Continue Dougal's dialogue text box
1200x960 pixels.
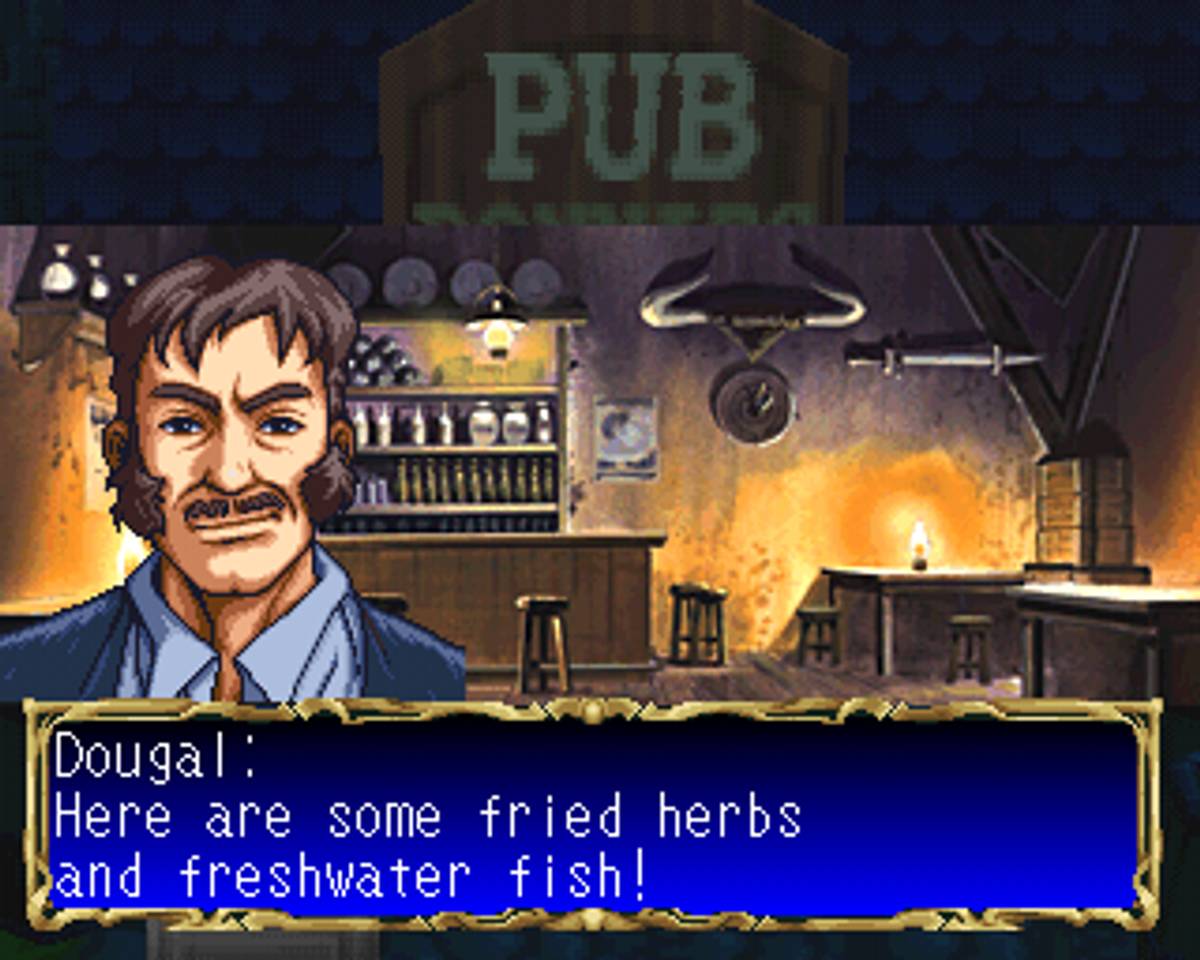pos(594,815)
